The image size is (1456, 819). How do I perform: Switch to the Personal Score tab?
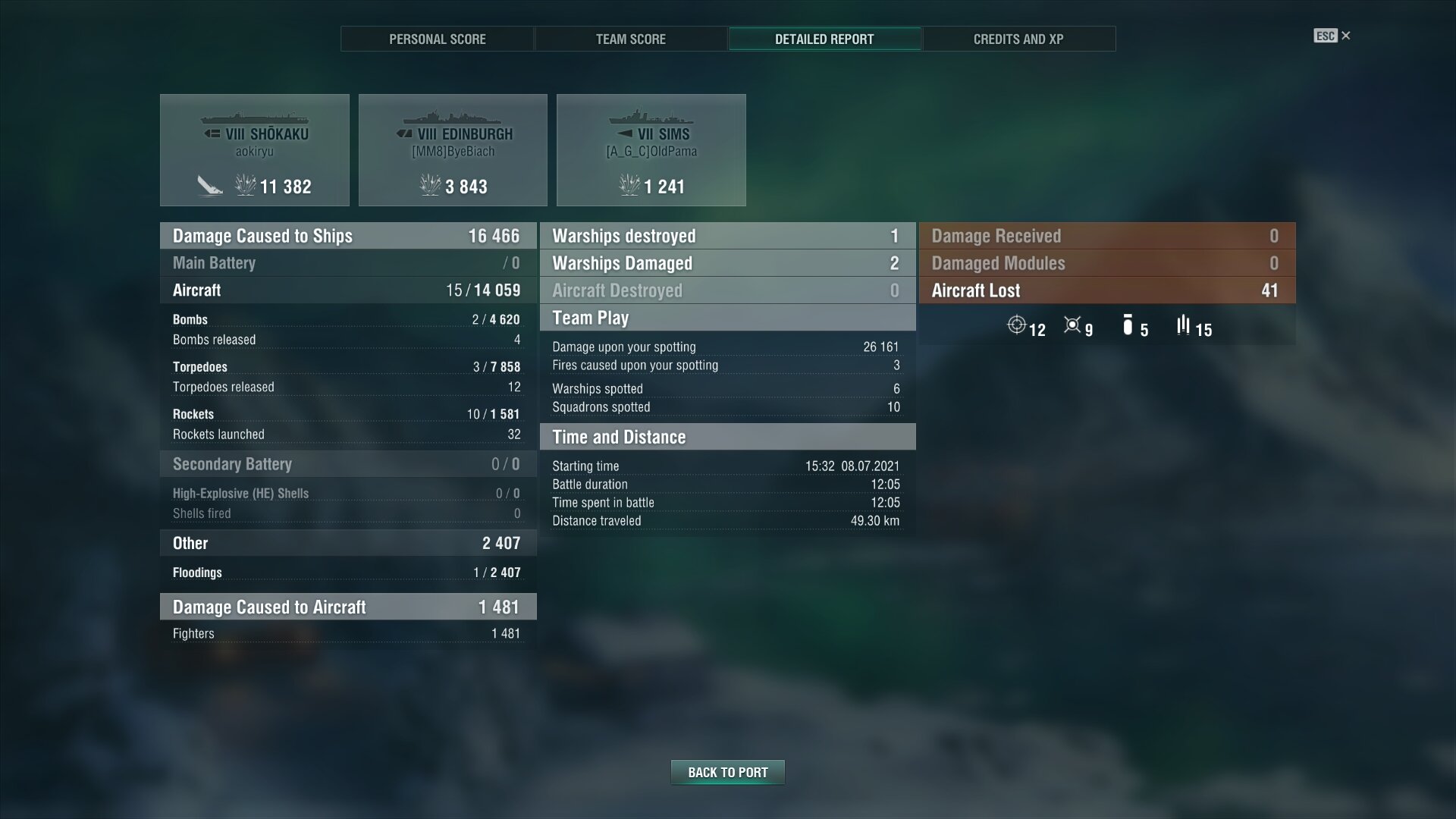437,39
